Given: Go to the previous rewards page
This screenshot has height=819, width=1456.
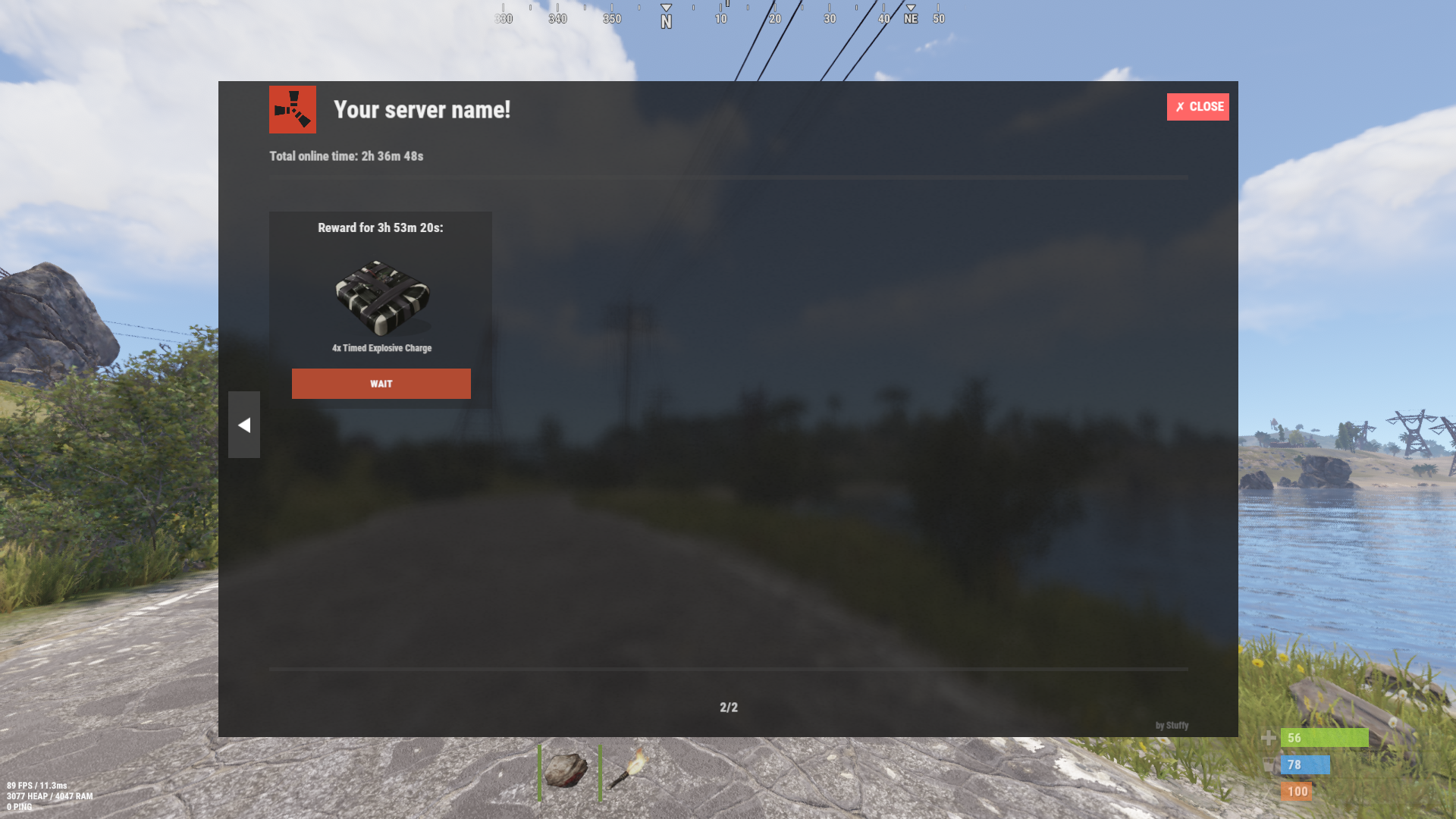Looking at the screenshot, I should 244,425.
